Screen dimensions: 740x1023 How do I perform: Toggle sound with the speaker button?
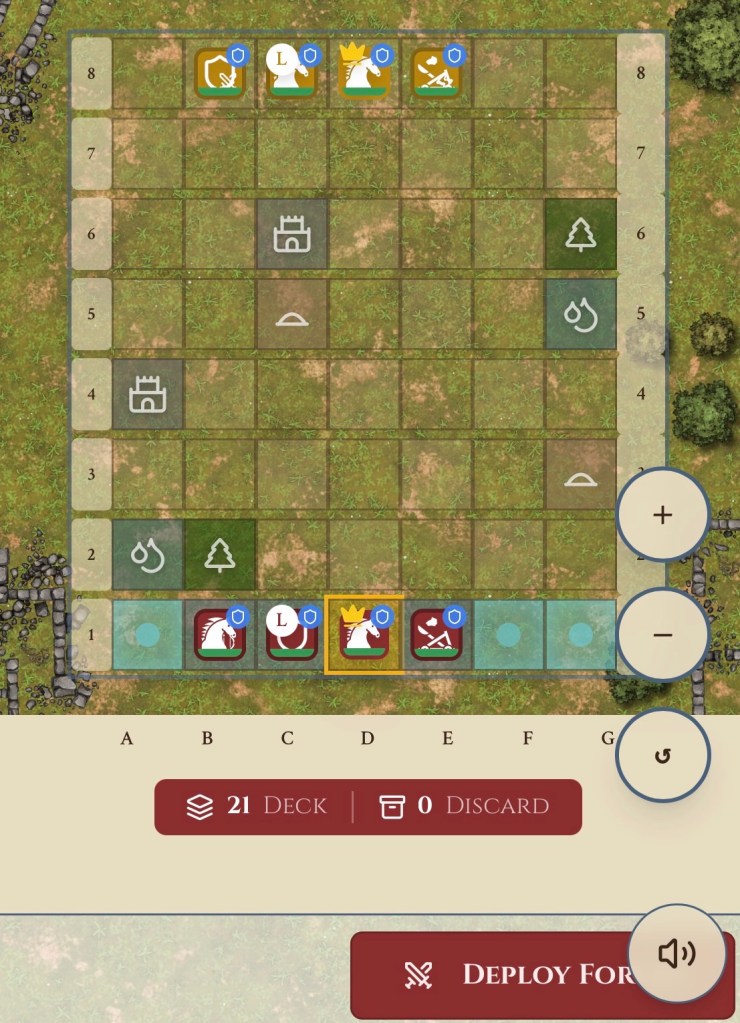[x=677, y=953]
